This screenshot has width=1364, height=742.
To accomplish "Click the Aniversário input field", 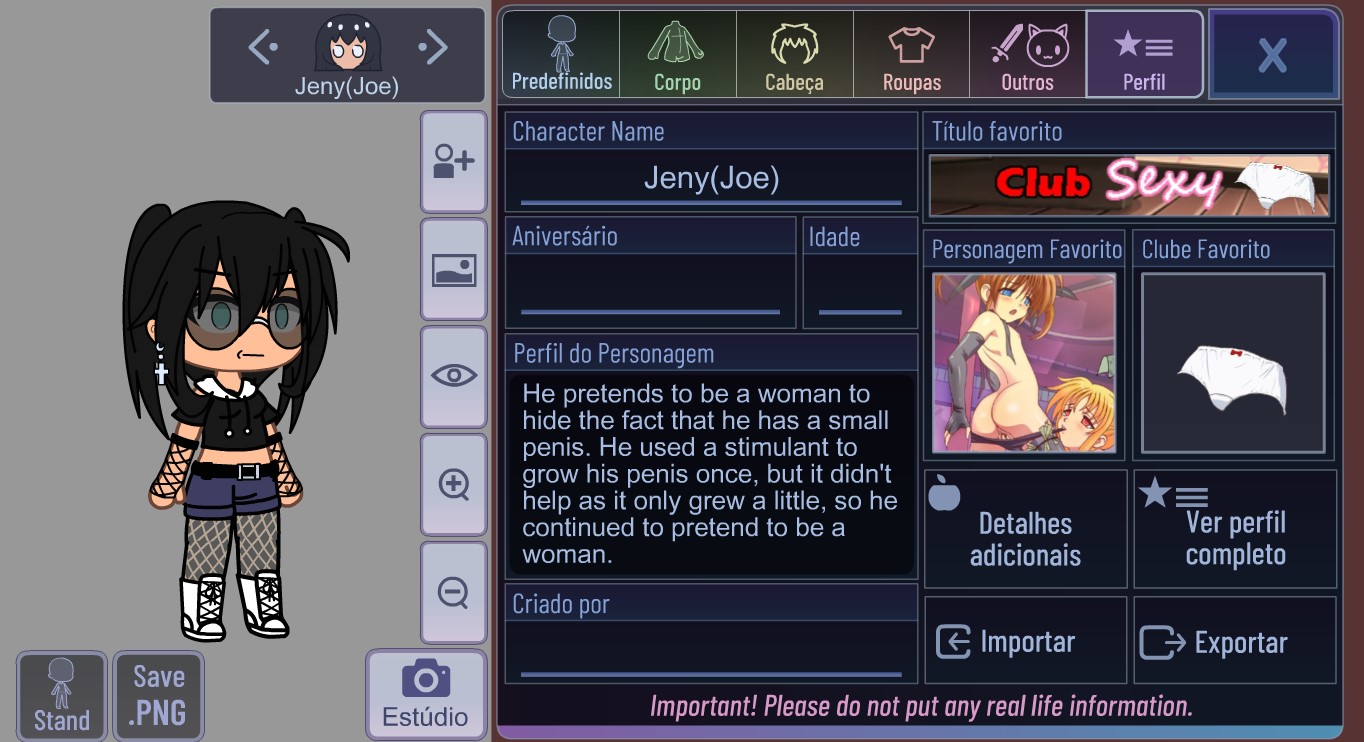I will tap(651, 290).
